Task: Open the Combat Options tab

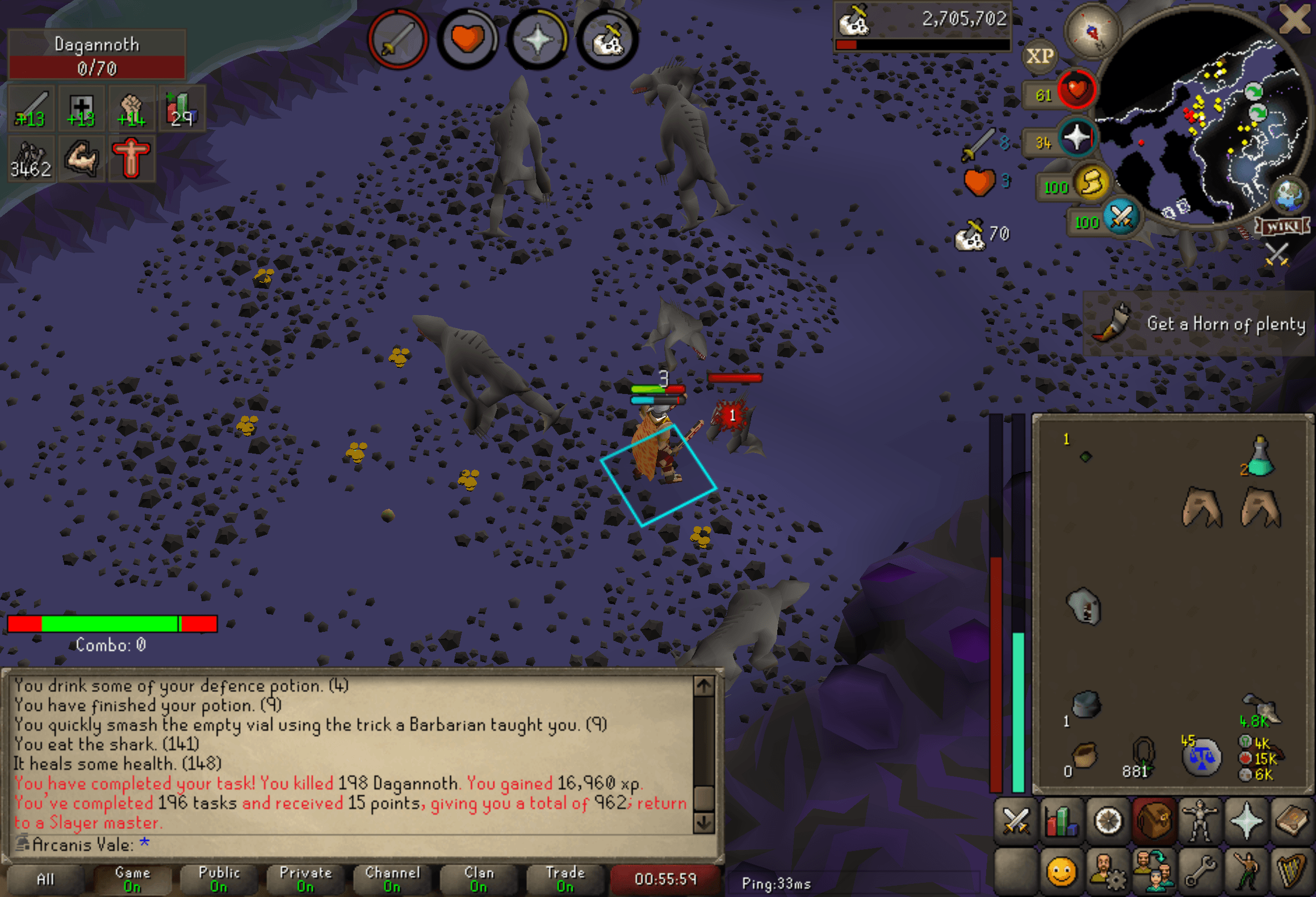Action: (1016, 821)
